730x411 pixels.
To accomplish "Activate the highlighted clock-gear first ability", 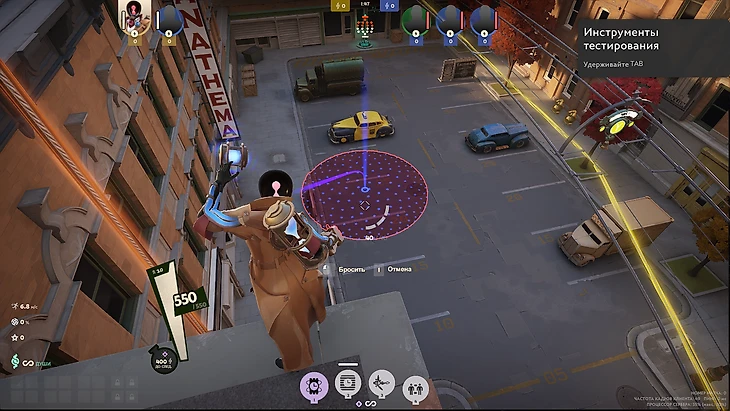I will click(x=312, y=384).
